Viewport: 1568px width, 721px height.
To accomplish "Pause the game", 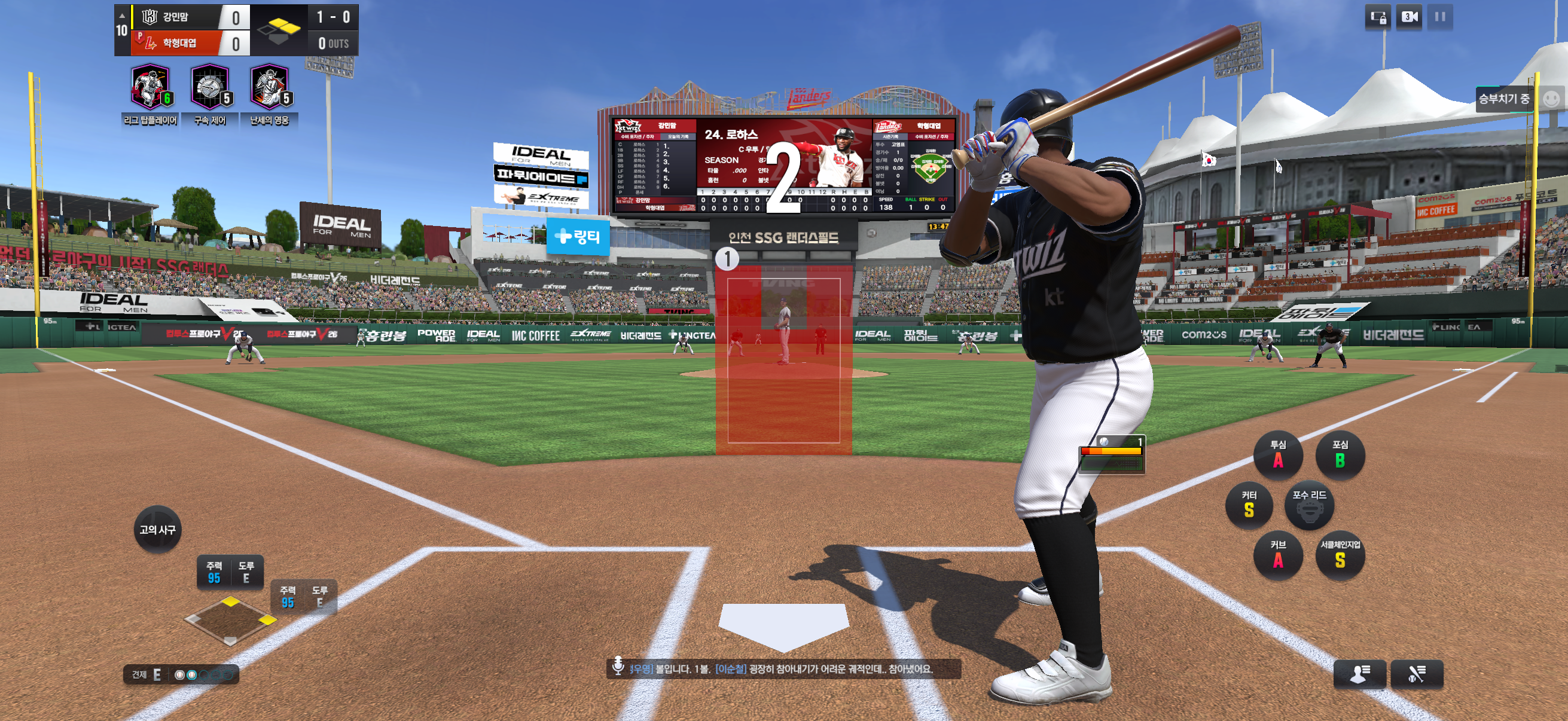I will (x=1439, y=17).
